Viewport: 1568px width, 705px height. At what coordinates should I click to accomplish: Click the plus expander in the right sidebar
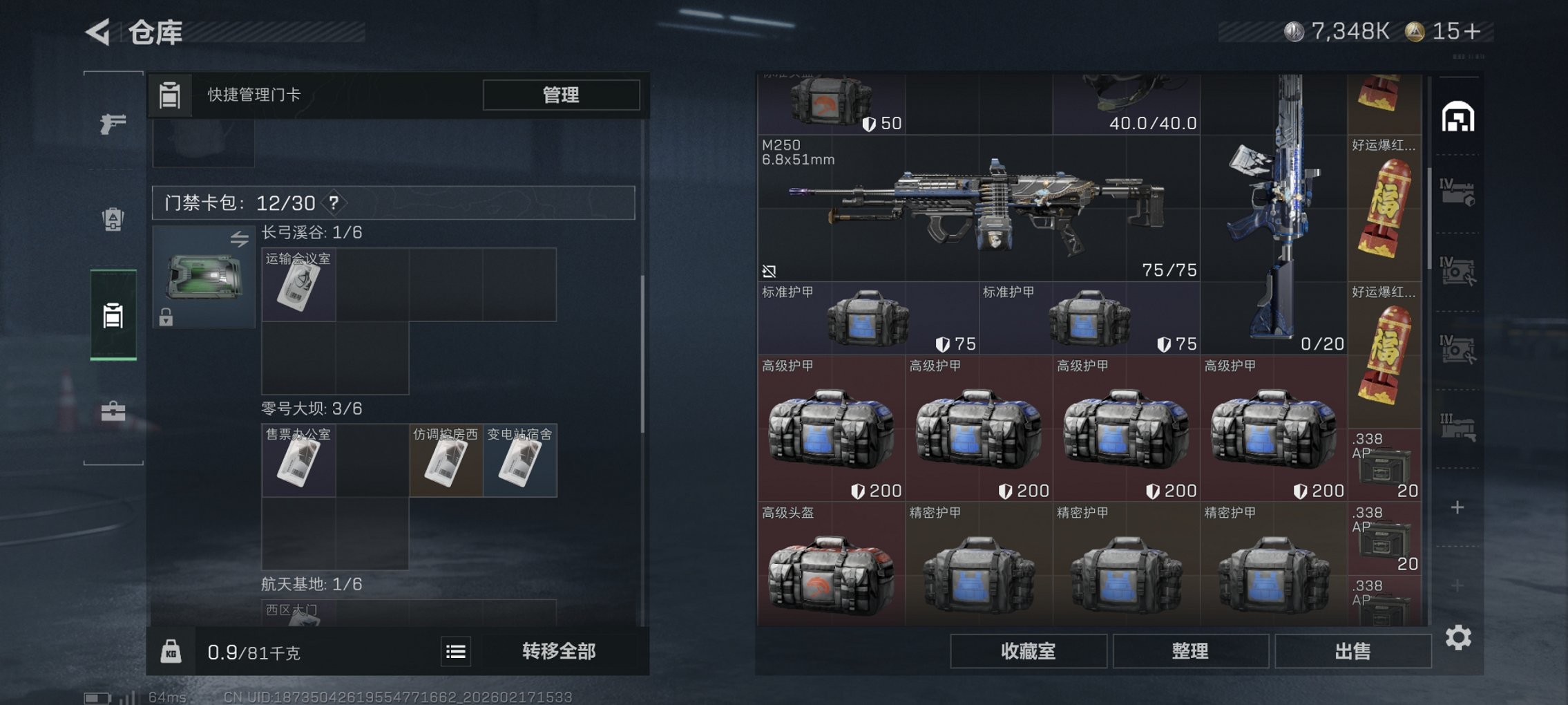pos(1457,507)
